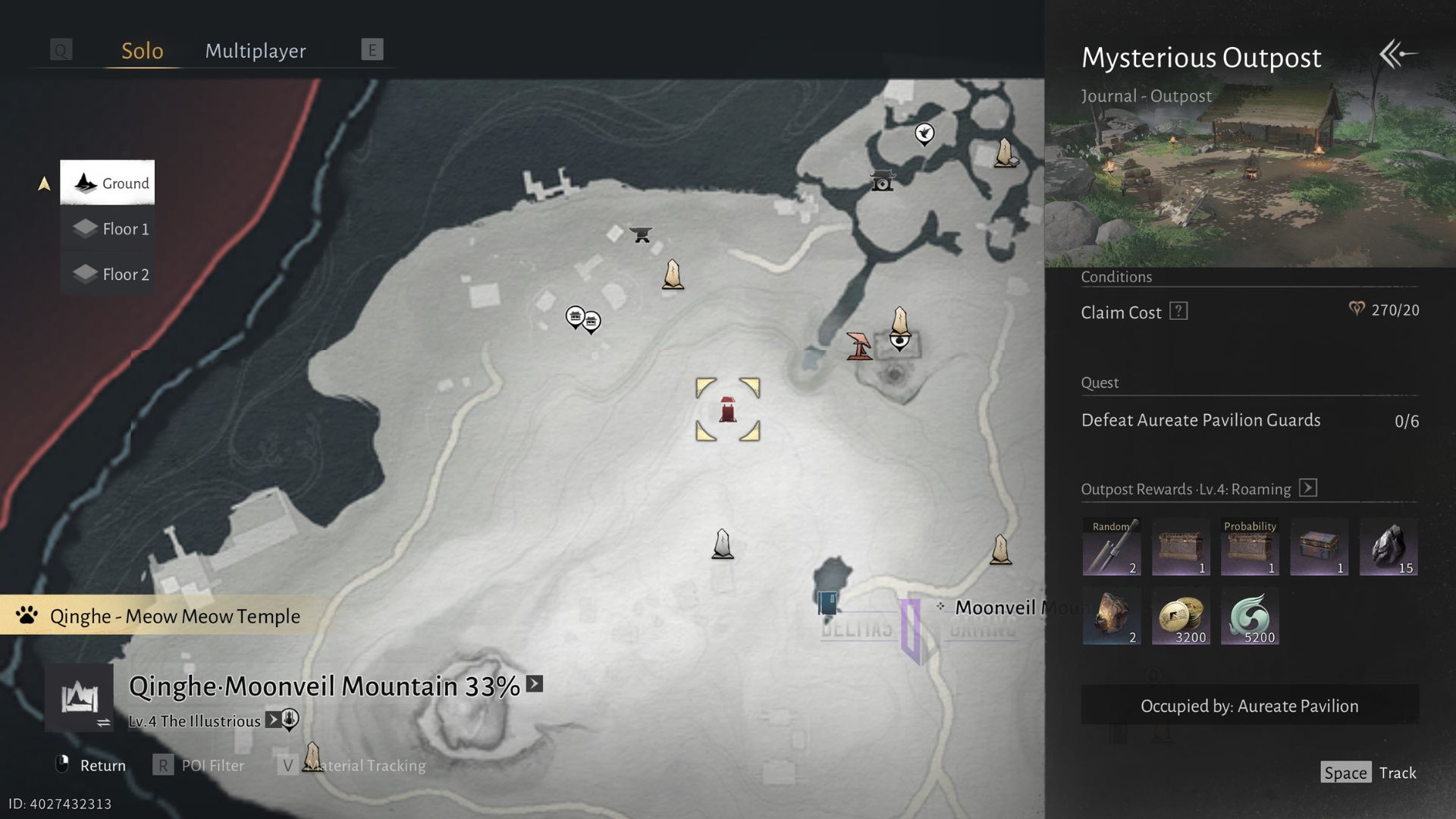Open the POI Filter

(x=212, y=765)
